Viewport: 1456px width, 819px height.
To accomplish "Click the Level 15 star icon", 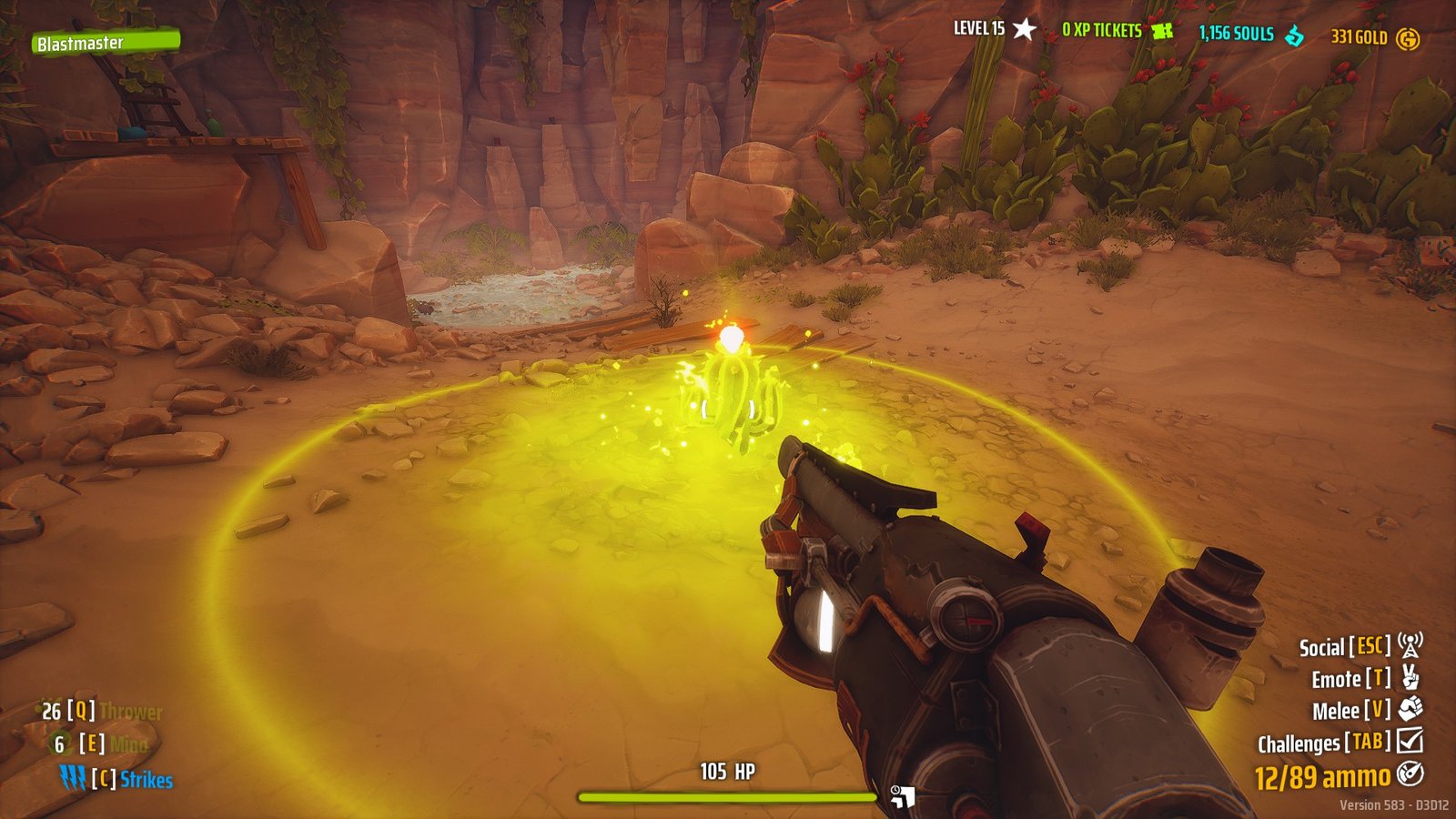I will pyautogui.click(x=1025, y=27).
